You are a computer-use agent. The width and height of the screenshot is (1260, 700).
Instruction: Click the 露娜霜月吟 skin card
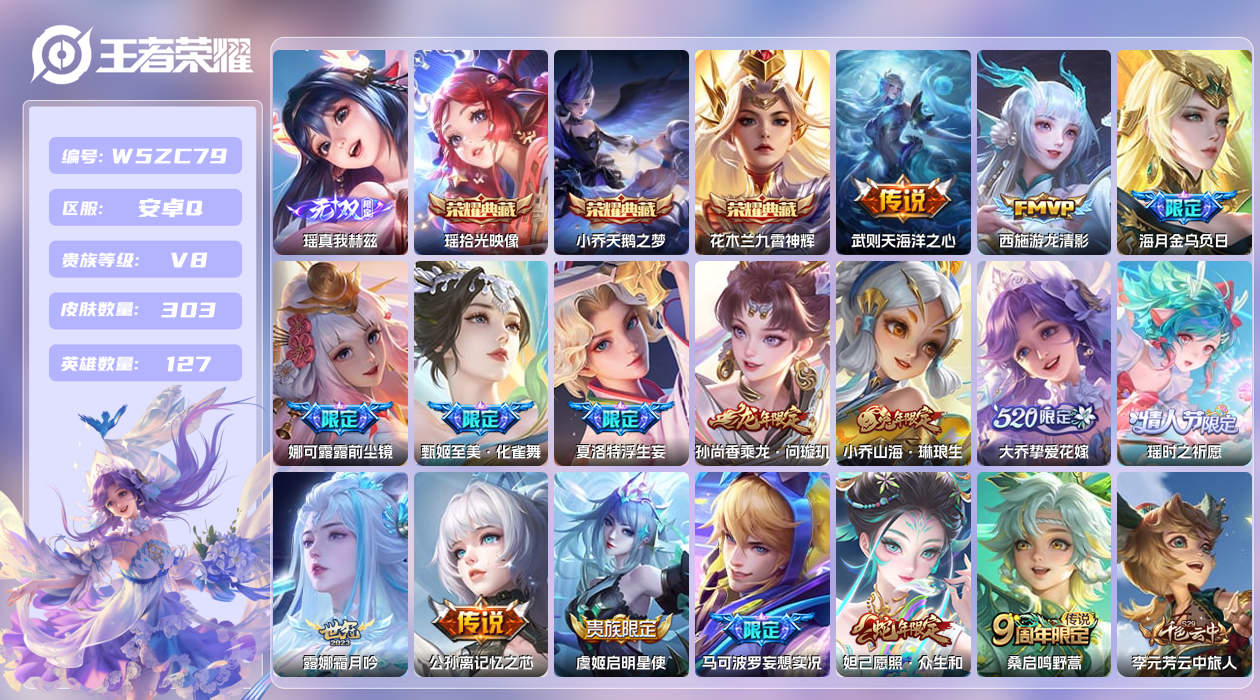pyautogui.click(x=340, y=574)
